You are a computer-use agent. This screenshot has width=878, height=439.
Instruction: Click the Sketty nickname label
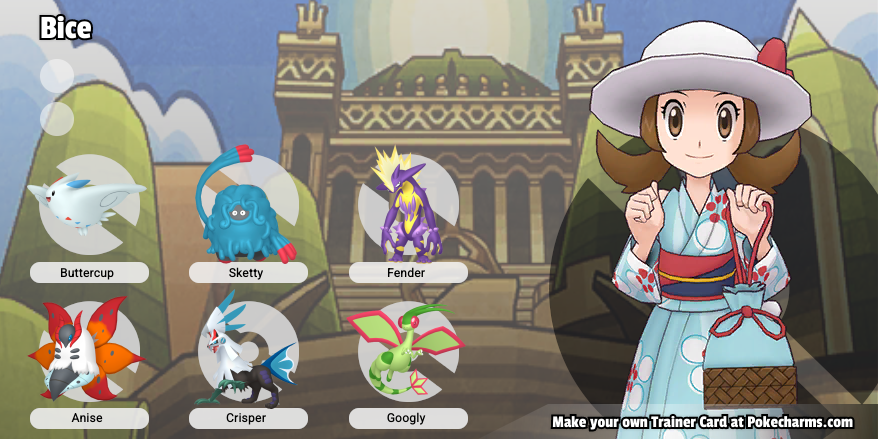click(248, 272)
